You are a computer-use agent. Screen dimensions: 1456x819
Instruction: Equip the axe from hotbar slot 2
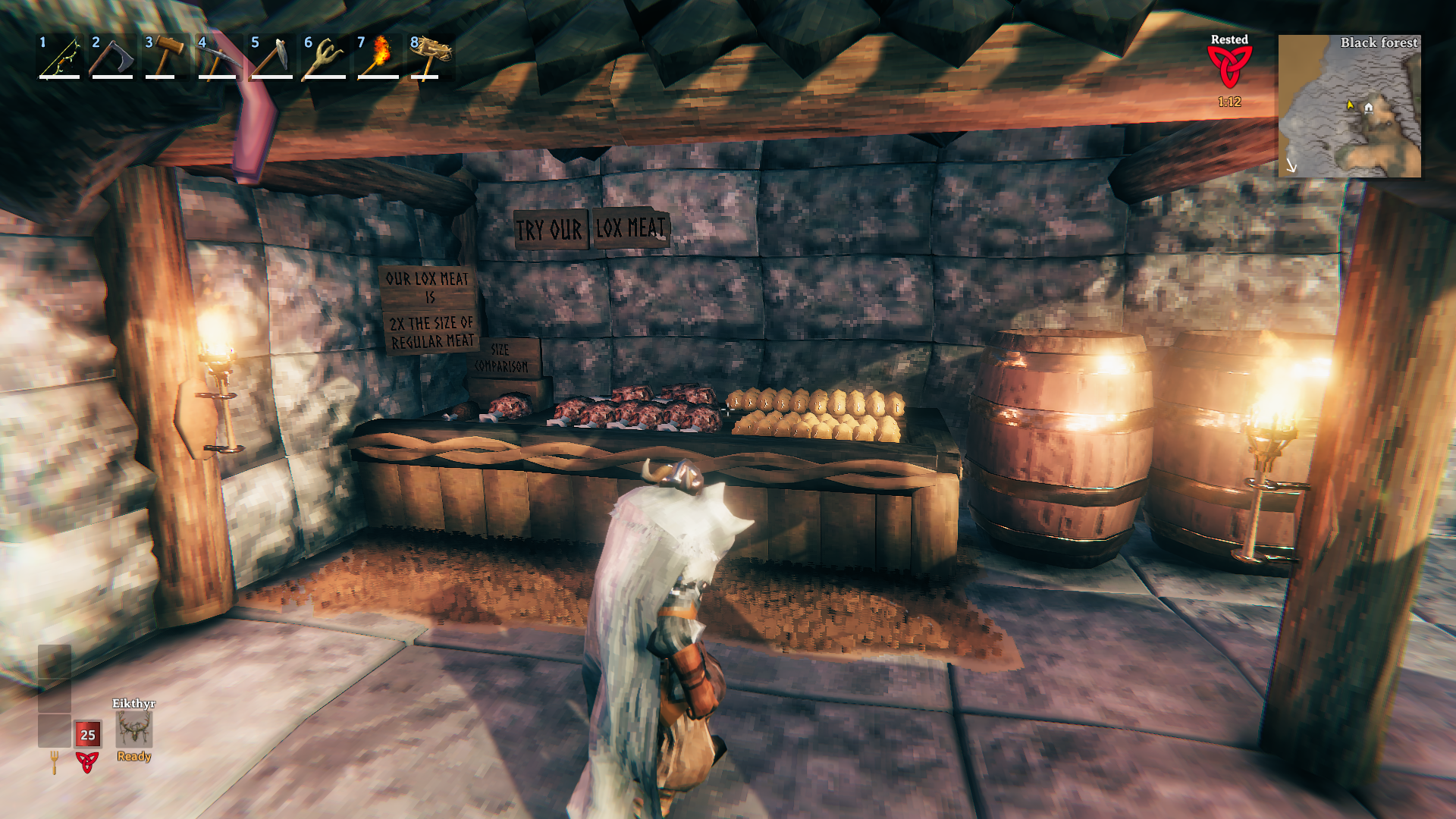[x=112, y=58]
